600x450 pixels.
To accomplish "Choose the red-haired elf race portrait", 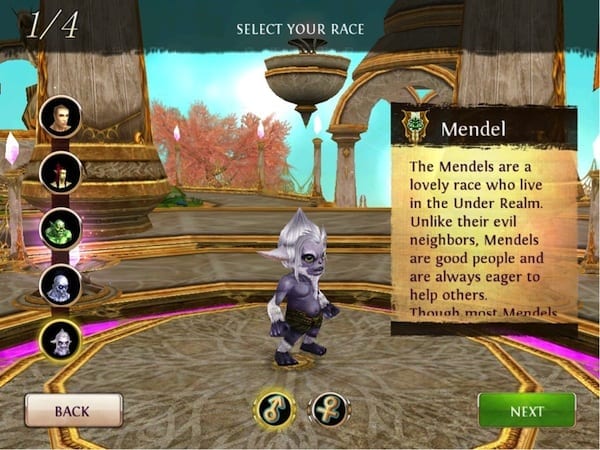I will [60, 172].
